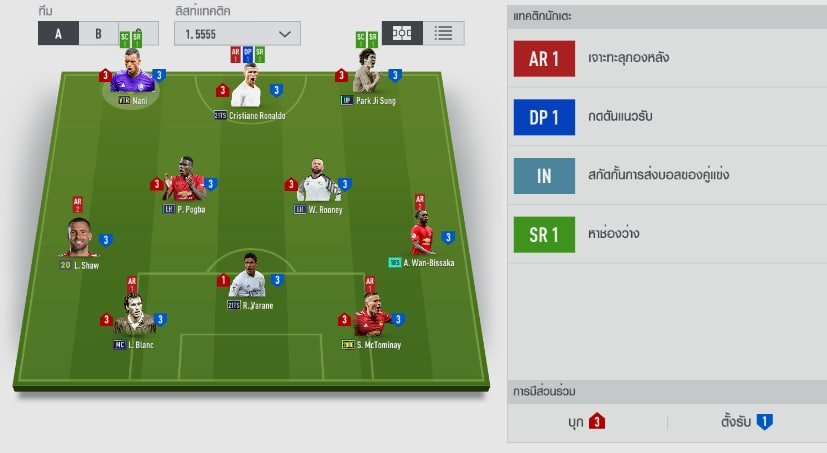
Task: Pick the IN interception tactic row
Action: tap(667, 176)
